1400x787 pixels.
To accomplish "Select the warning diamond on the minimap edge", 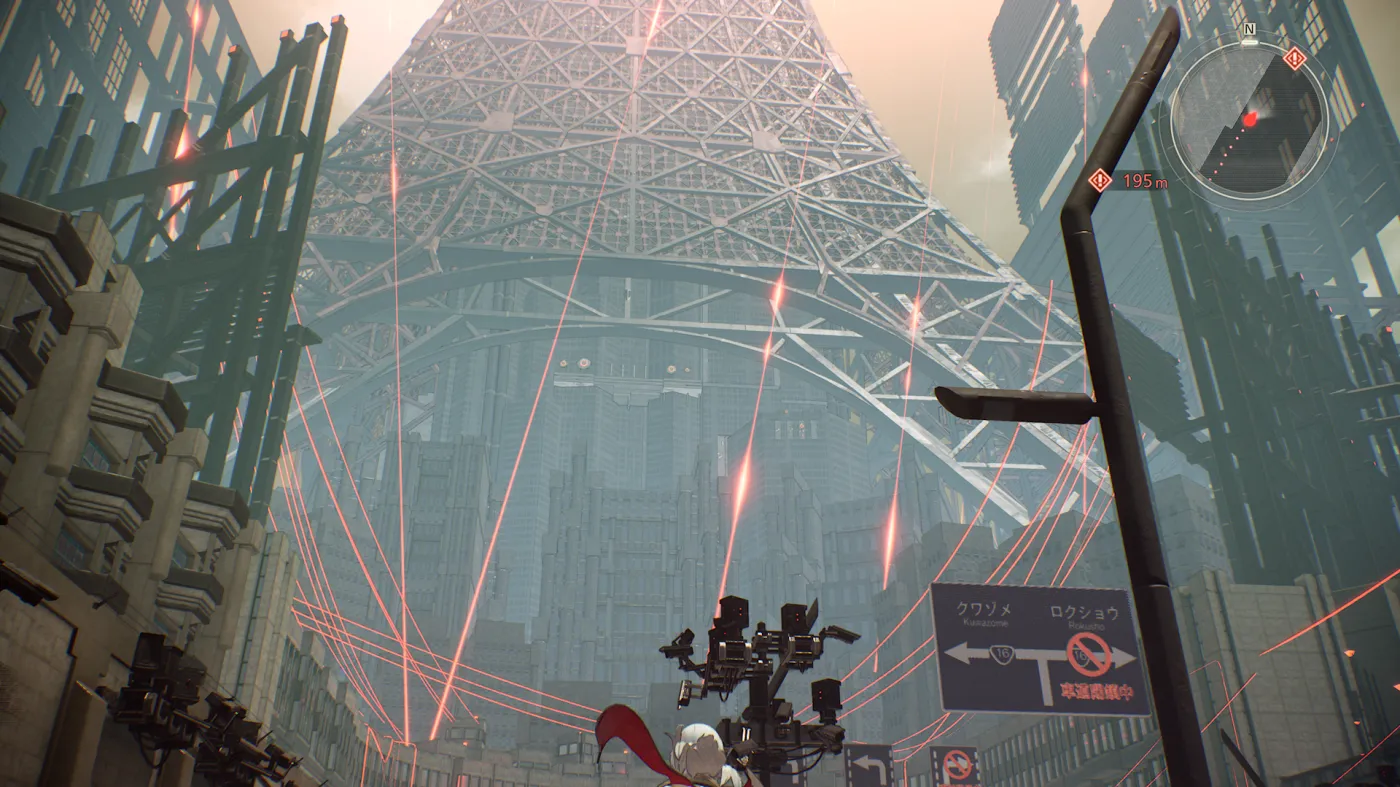I will [x=1293, y=57].
